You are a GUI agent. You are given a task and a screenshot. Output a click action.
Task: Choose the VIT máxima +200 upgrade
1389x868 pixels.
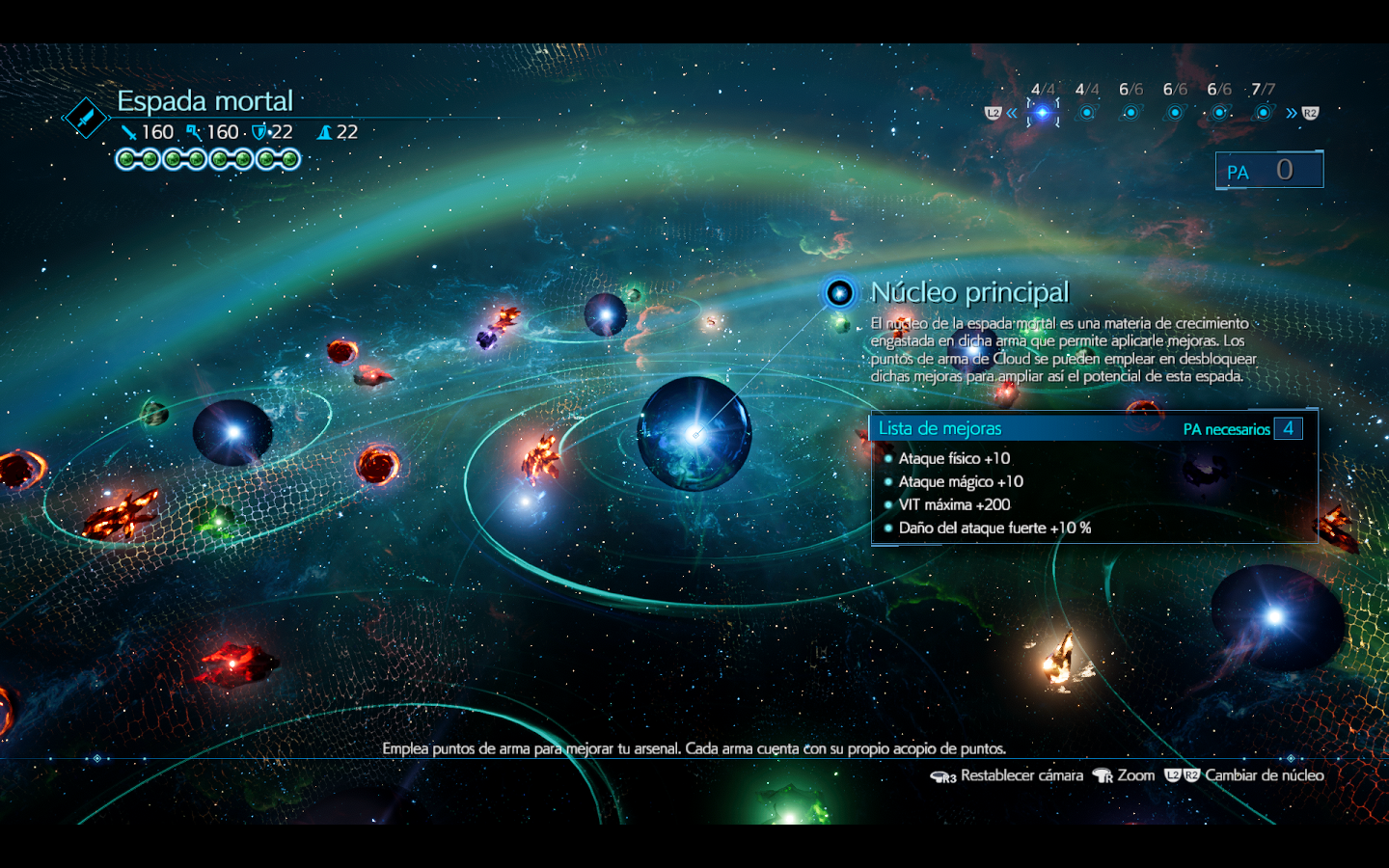pos(954,504)
